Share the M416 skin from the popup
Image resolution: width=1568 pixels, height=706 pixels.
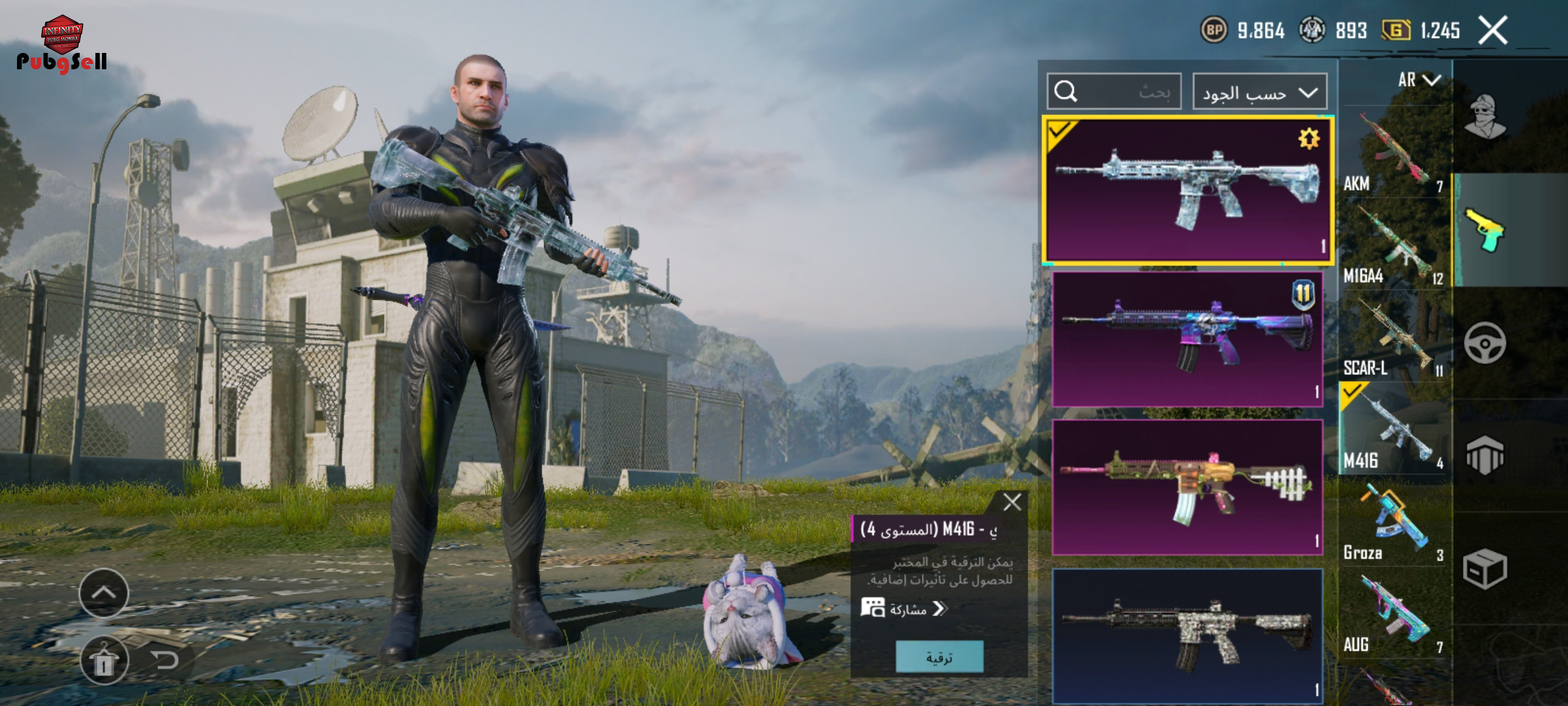(x=904, y=609)
